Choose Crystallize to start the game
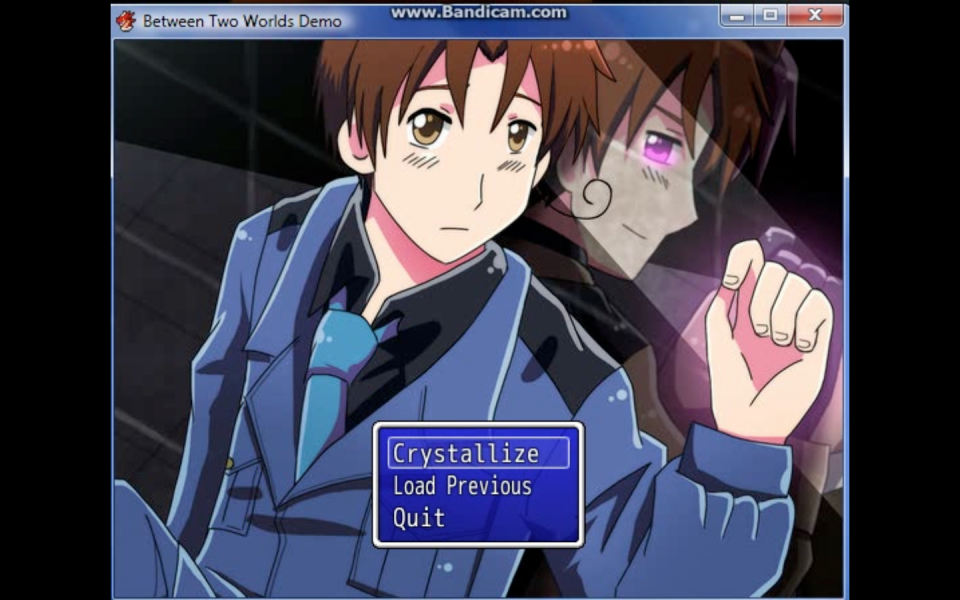 (466, 454)
